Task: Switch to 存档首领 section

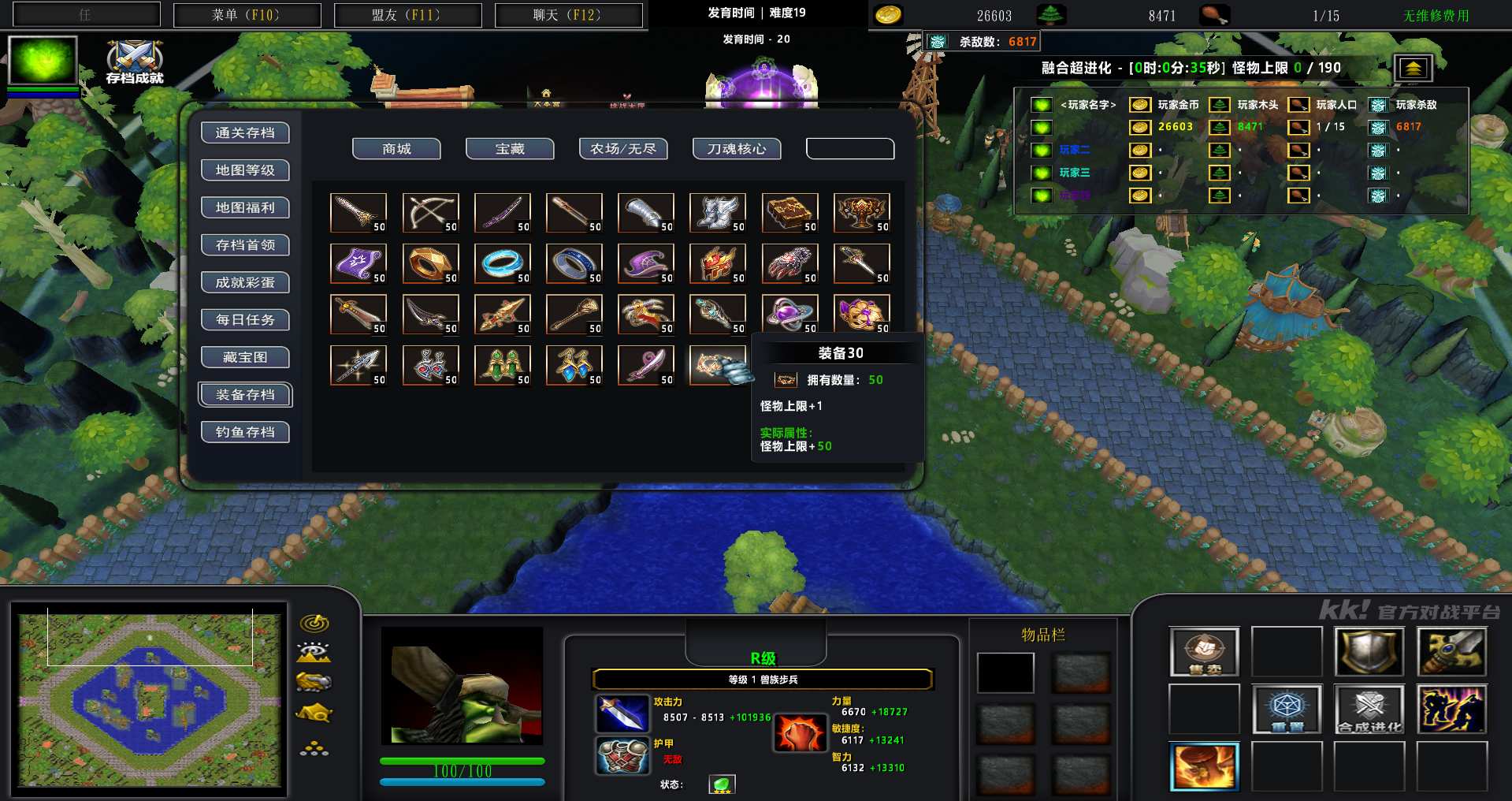Action: pos(245,245)
